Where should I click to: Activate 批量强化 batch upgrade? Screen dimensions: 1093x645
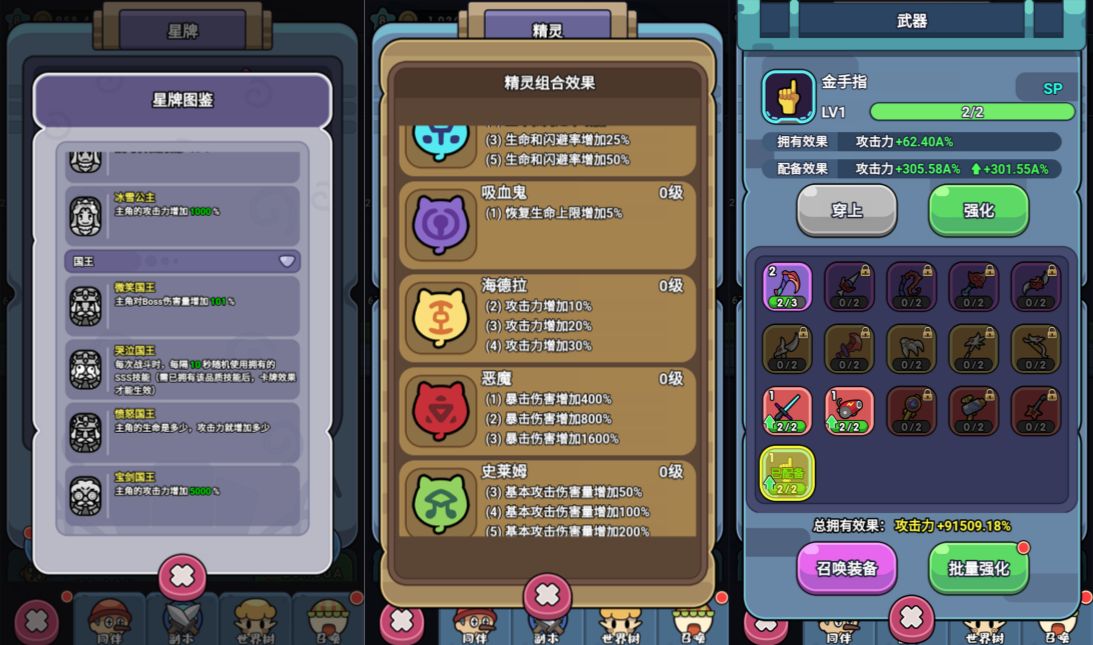click(x=978, y=568)
